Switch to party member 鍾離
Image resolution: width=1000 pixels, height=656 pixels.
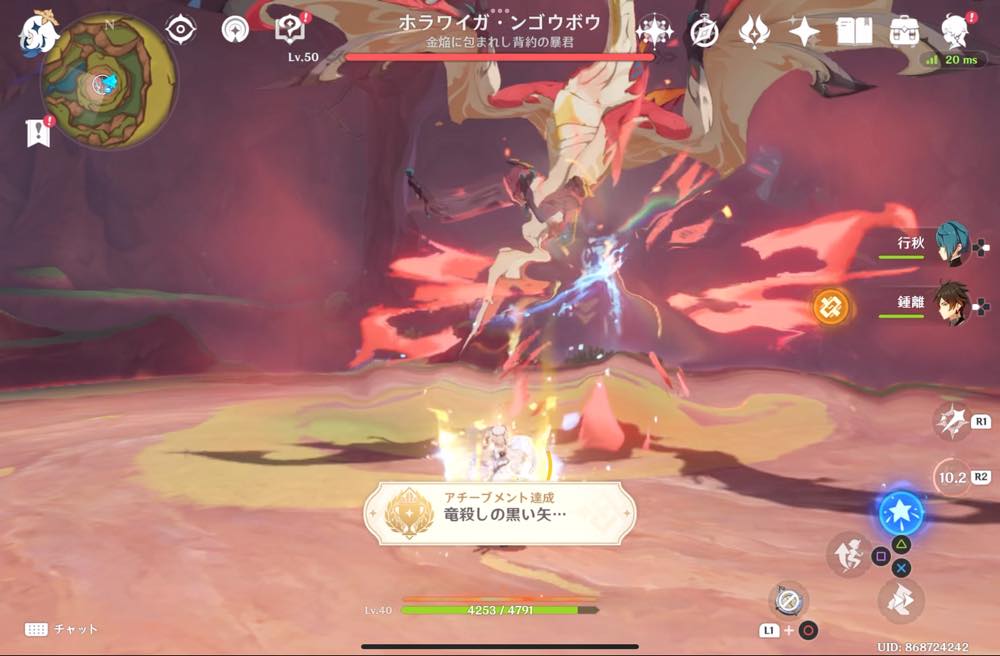(x=950, y=304)
